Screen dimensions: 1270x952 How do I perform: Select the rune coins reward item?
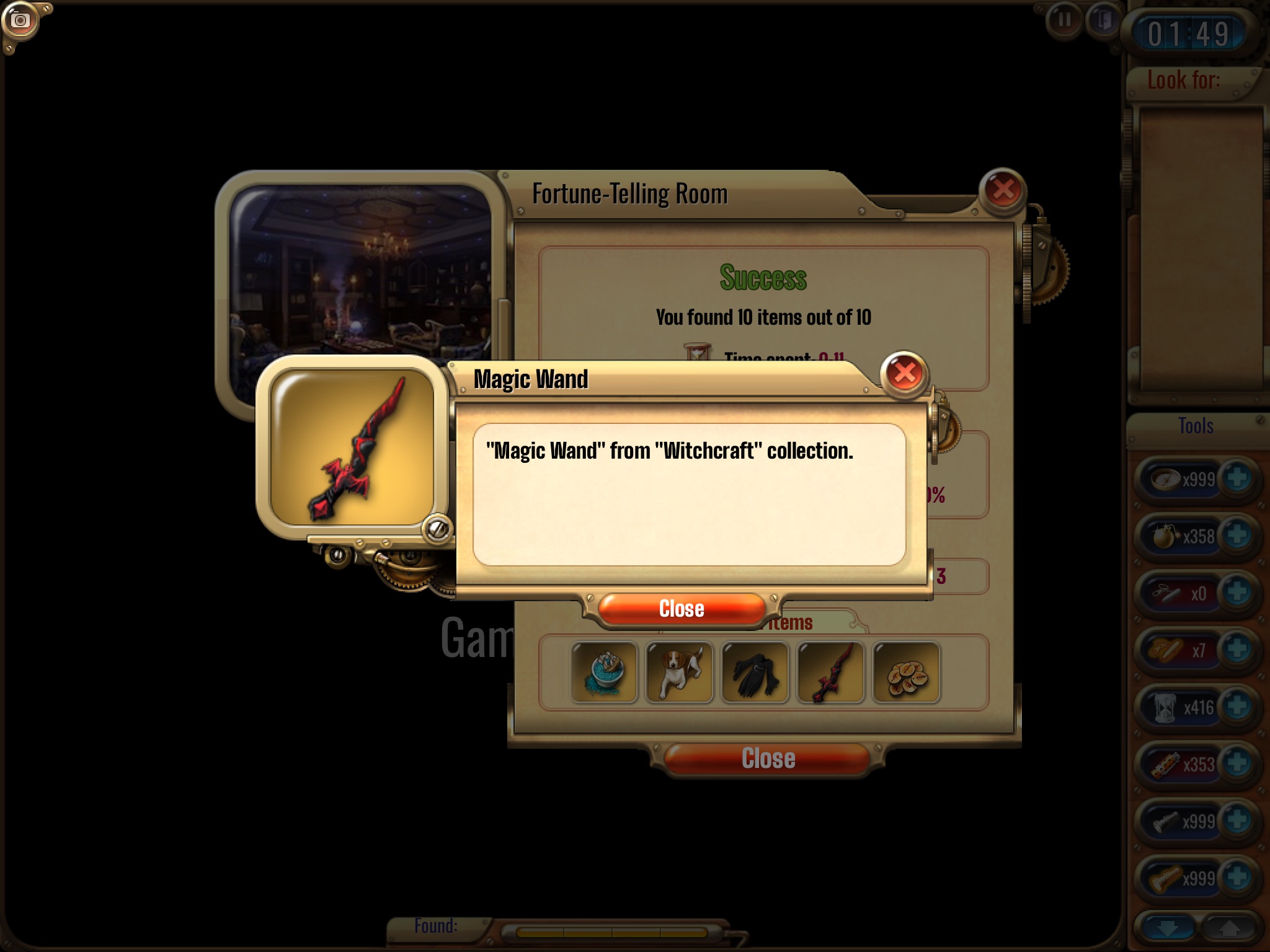point(906,672)
